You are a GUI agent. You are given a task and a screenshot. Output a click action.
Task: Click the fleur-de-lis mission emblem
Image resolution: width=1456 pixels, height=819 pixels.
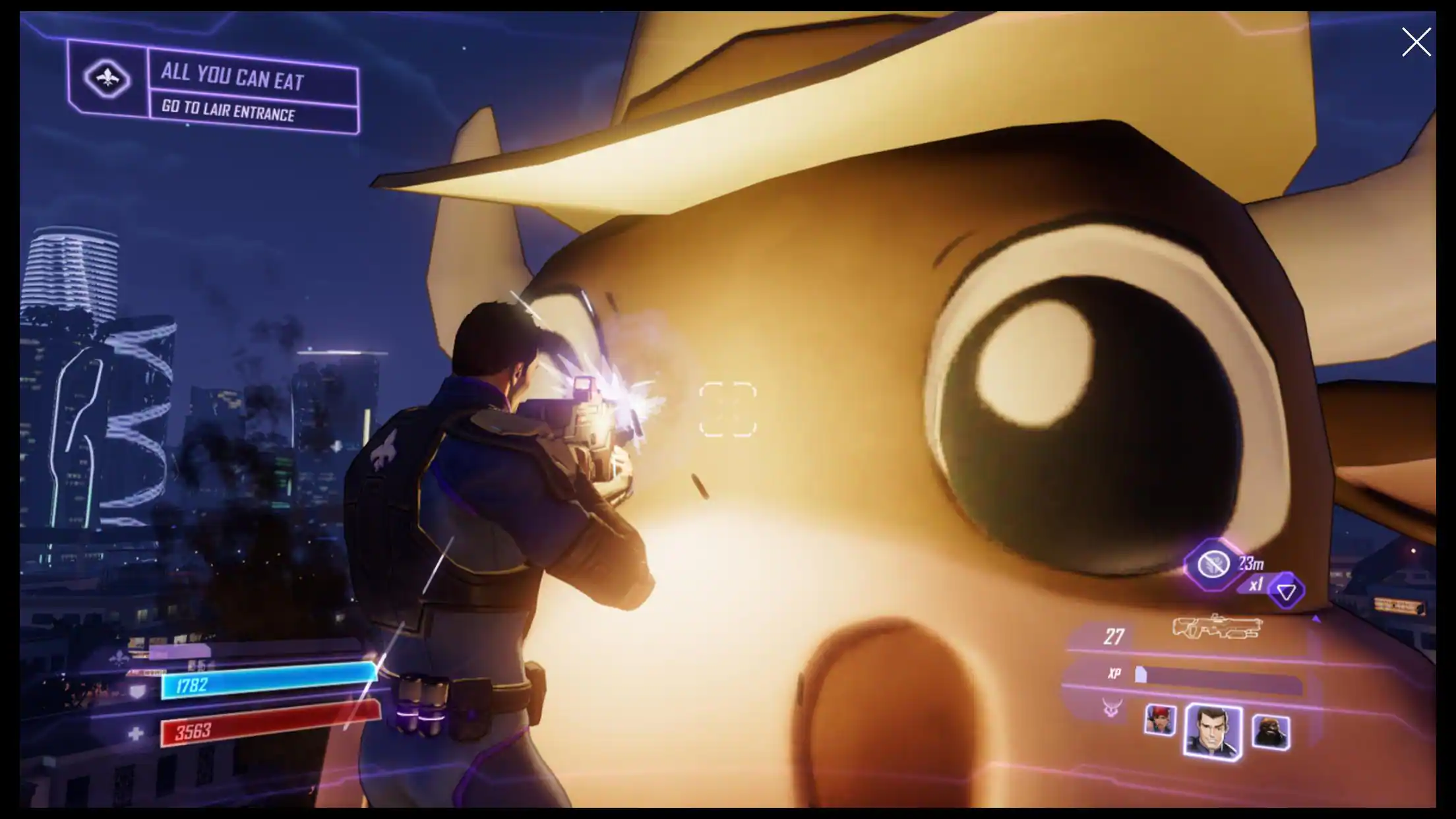coord(108,78)
